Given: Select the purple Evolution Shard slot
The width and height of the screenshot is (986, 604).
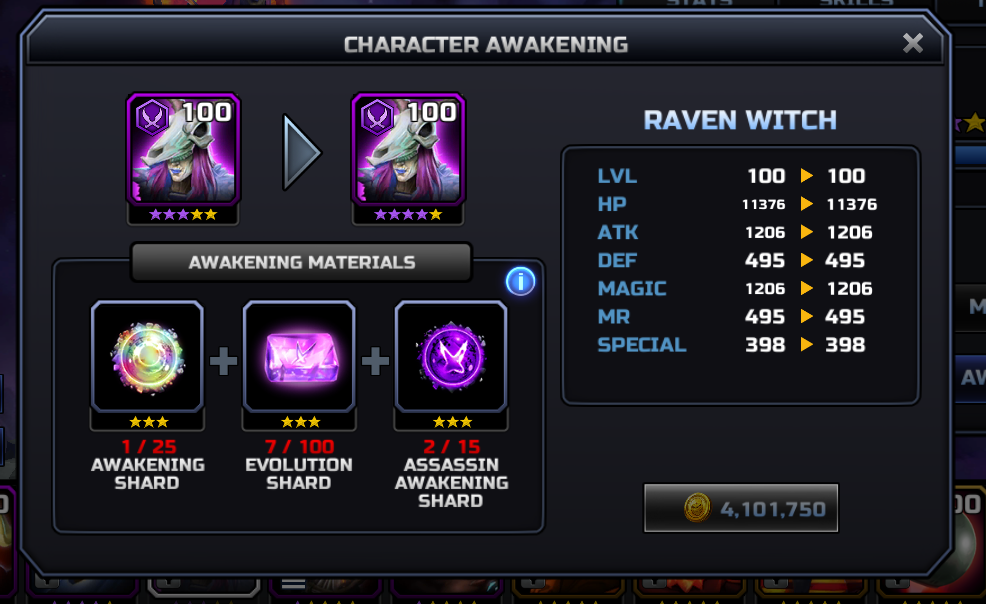Looking at the screenshot, I should pos(299,357).
